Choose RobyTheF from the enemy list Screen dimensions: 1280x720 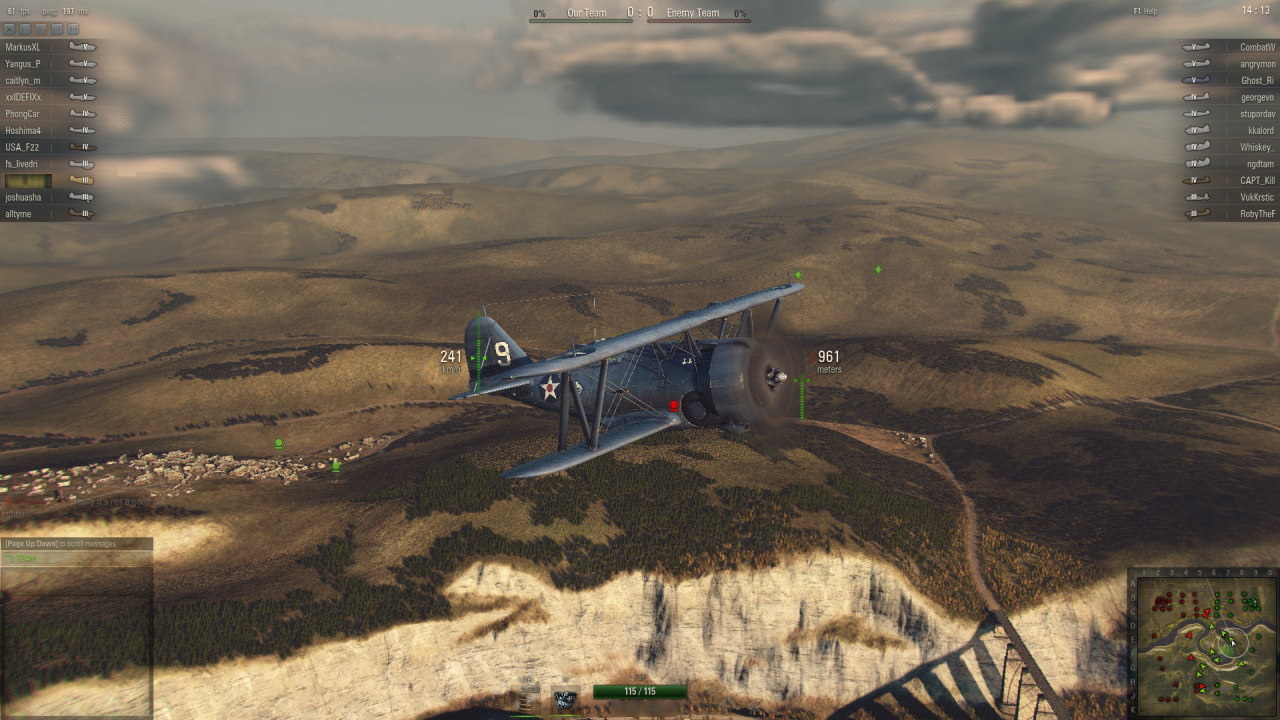[x=1257, y=214]
